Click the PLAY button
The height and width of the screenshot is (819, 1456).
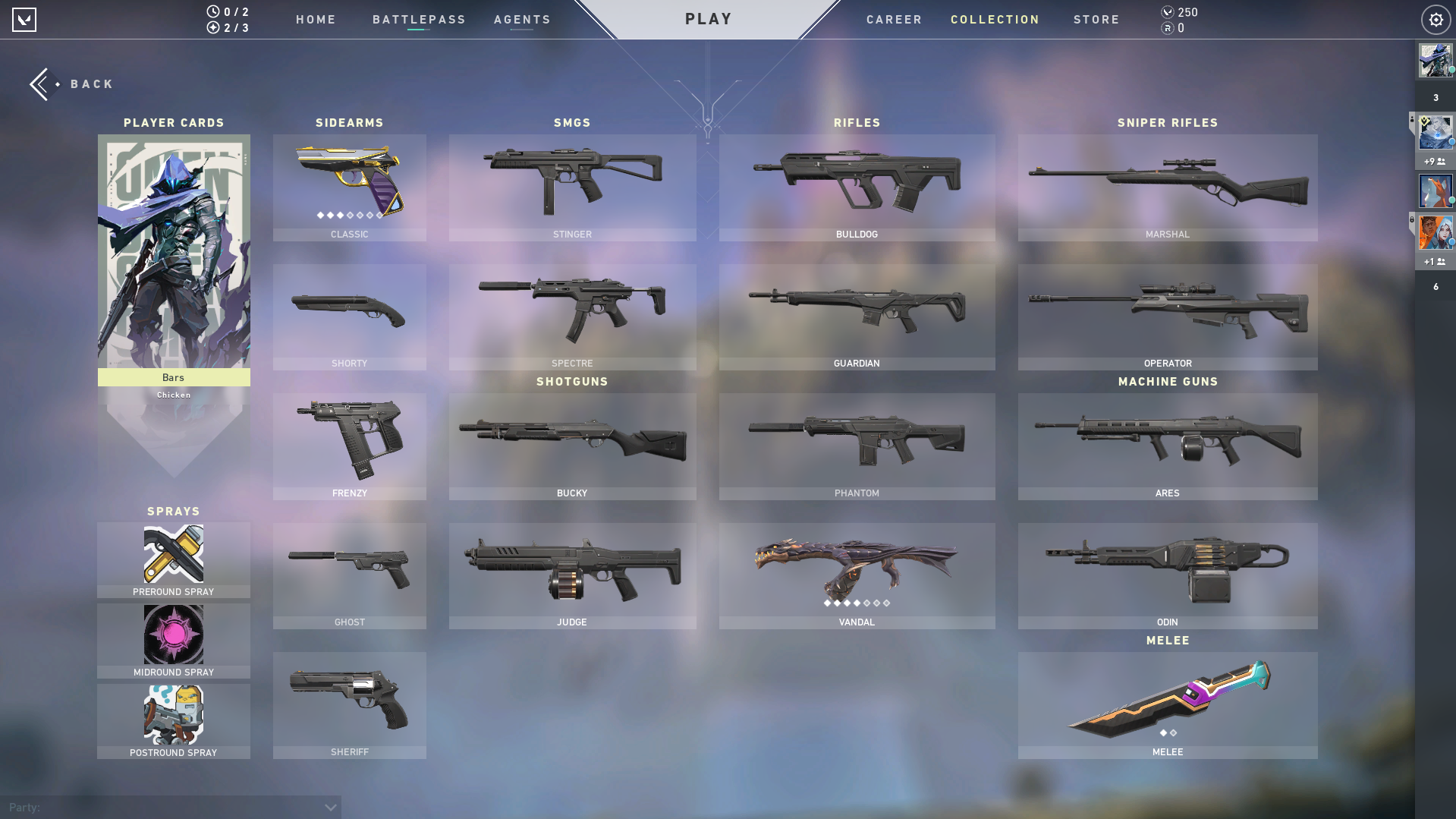pyautogui.click(x=708, y=19)
